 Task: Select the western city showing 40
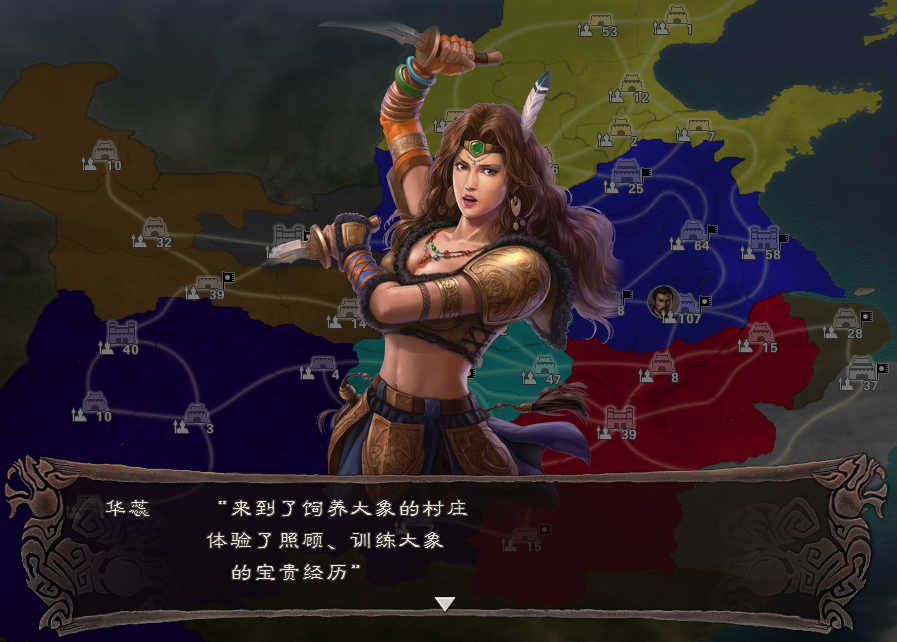[121, 334]
